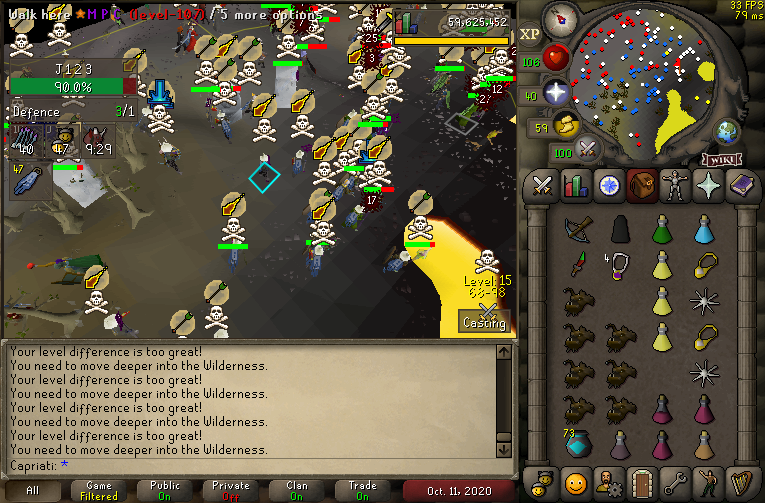Open the Combat Options tab
The image size is (765, 503).
(x=542, y=186)
